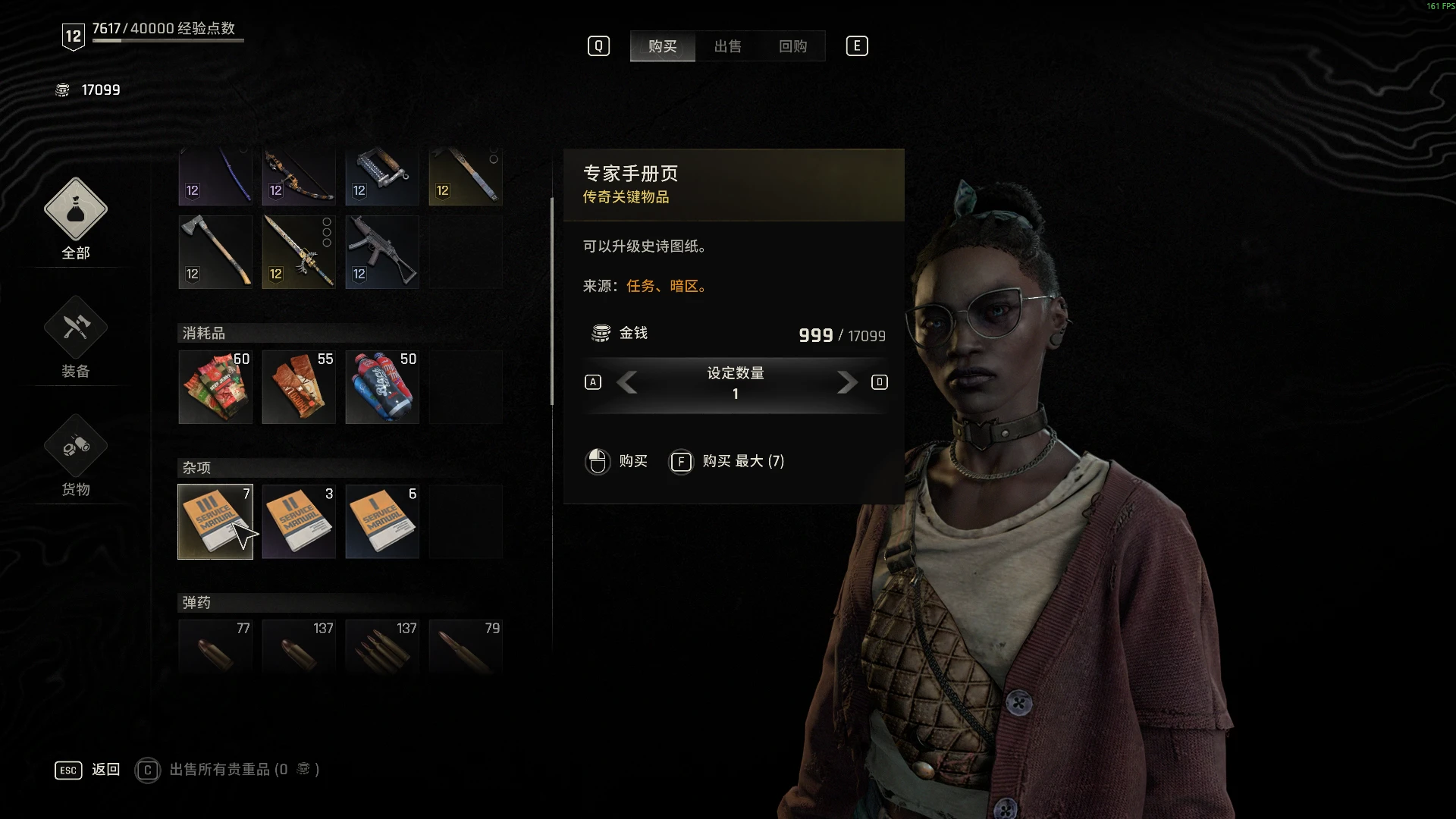Image resolution: width=1456 pixels, height=819 pixels.
Task: Choose the beef jerky consumable stack
Action: point(215,387)
